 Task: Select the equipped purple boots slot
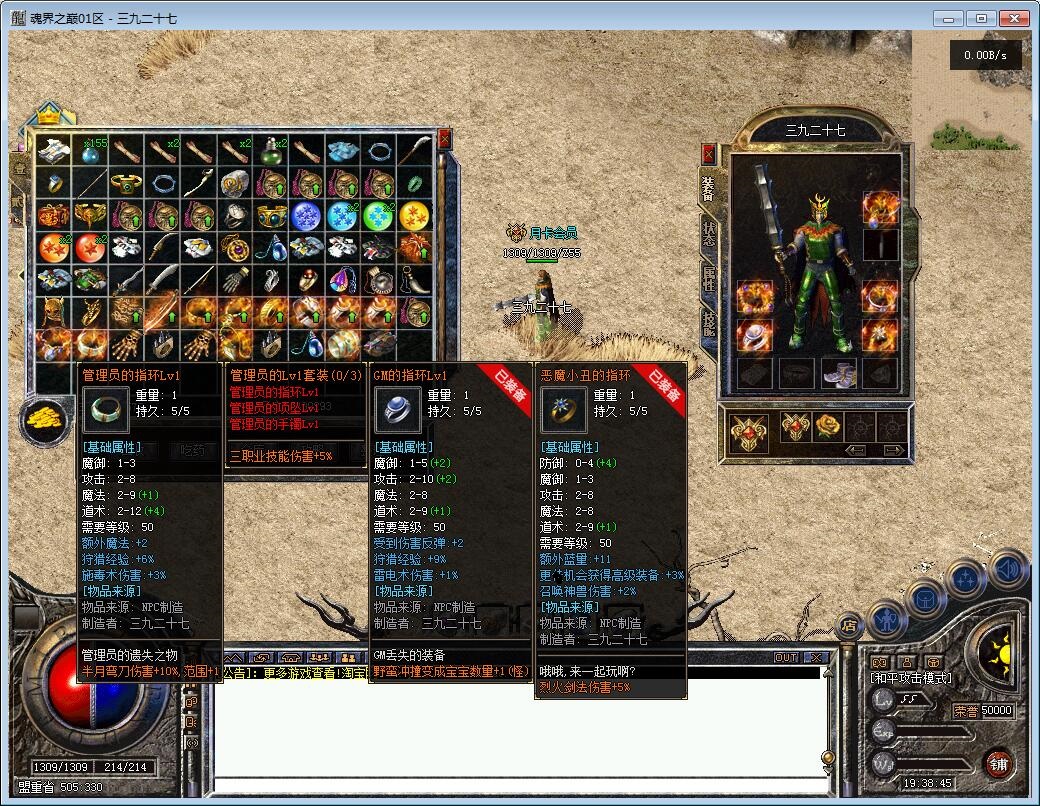(x=839, y=374)
